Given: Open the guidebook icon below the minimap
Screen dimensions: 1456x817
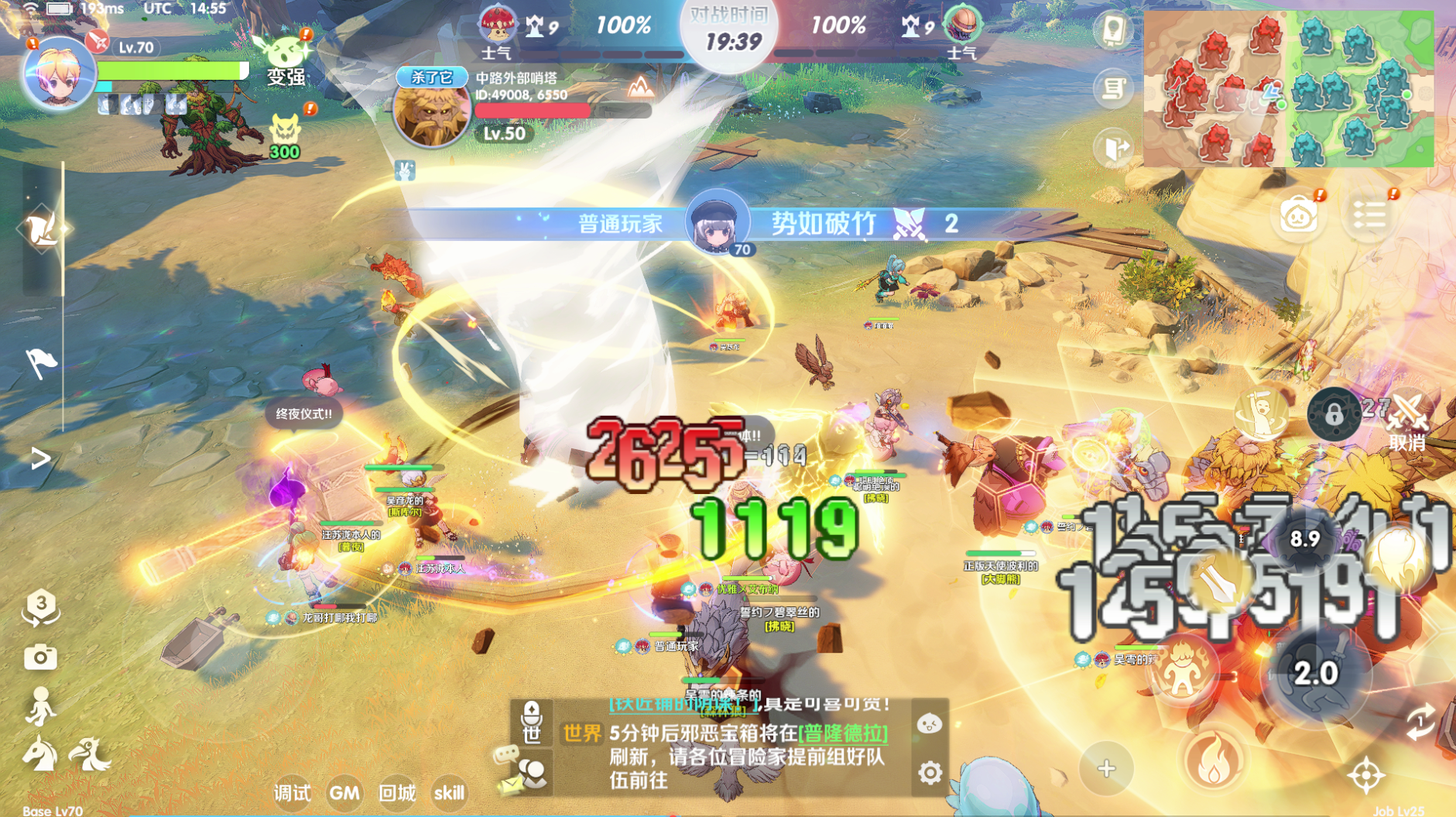Looking at the screenshot, I should 1113,29.
